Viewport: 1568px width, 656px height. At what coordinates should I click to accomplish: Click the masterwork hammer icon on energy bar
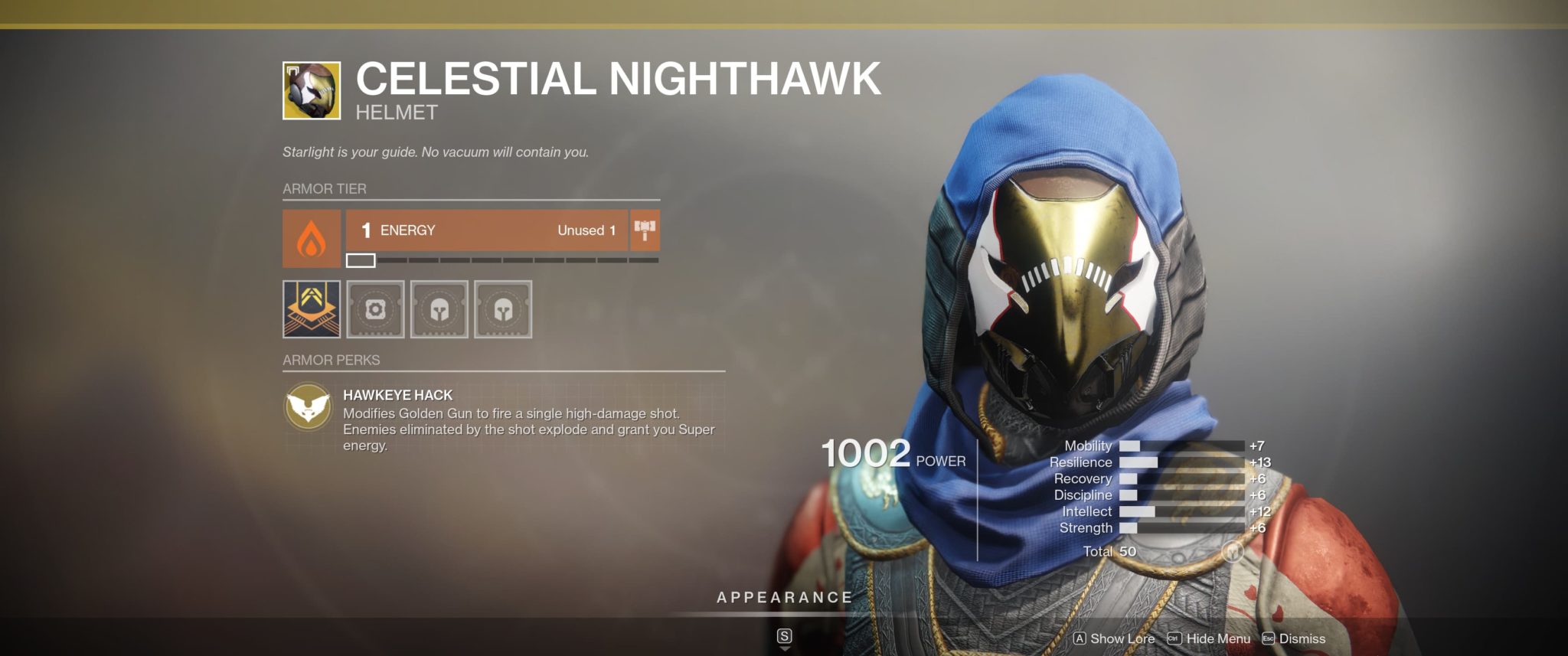645,230
